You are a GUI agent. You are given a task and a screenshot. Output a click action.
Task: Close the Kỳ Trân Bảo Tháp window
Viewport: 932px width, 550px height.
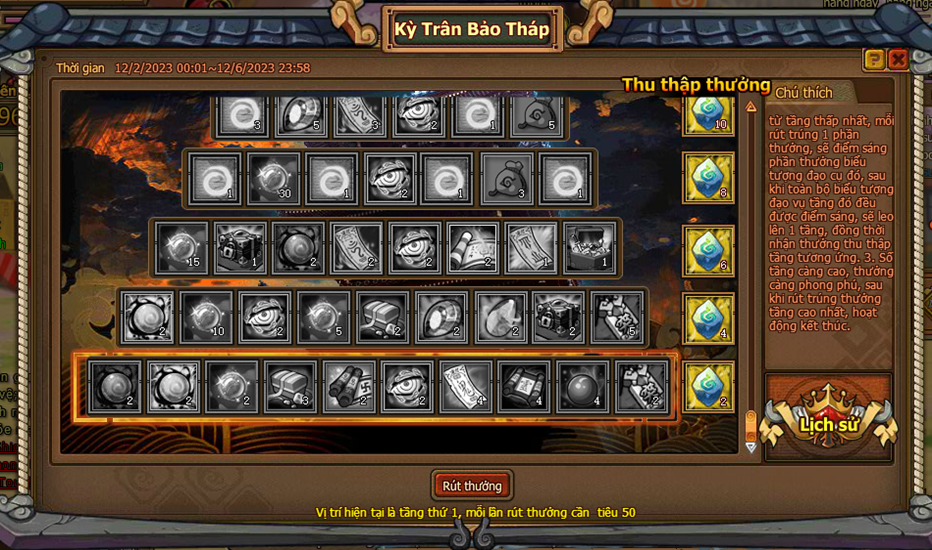[898, 59]
